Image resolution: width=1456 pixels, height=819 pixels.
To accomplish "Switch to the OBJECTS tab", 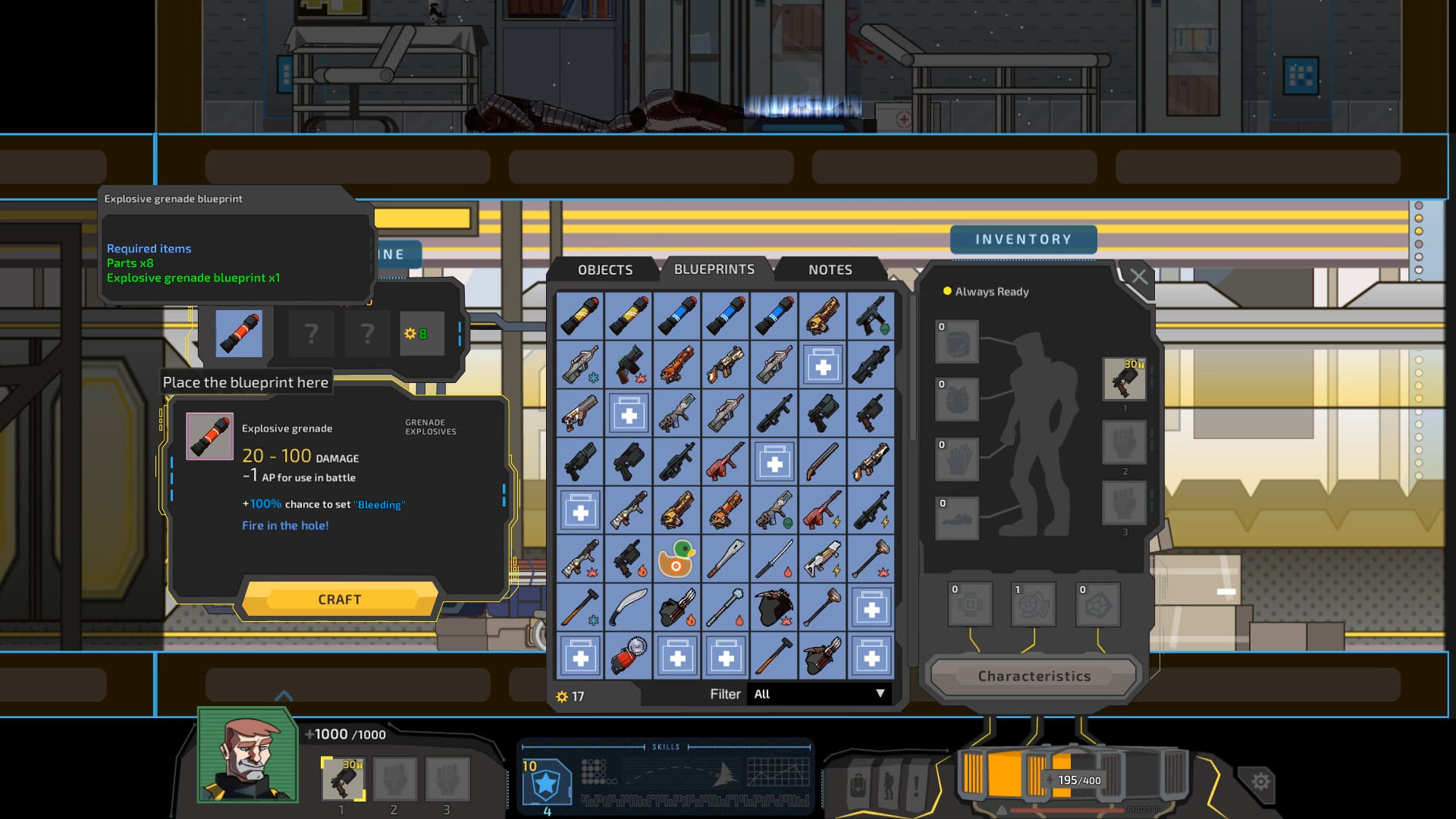I will point(606,270).
